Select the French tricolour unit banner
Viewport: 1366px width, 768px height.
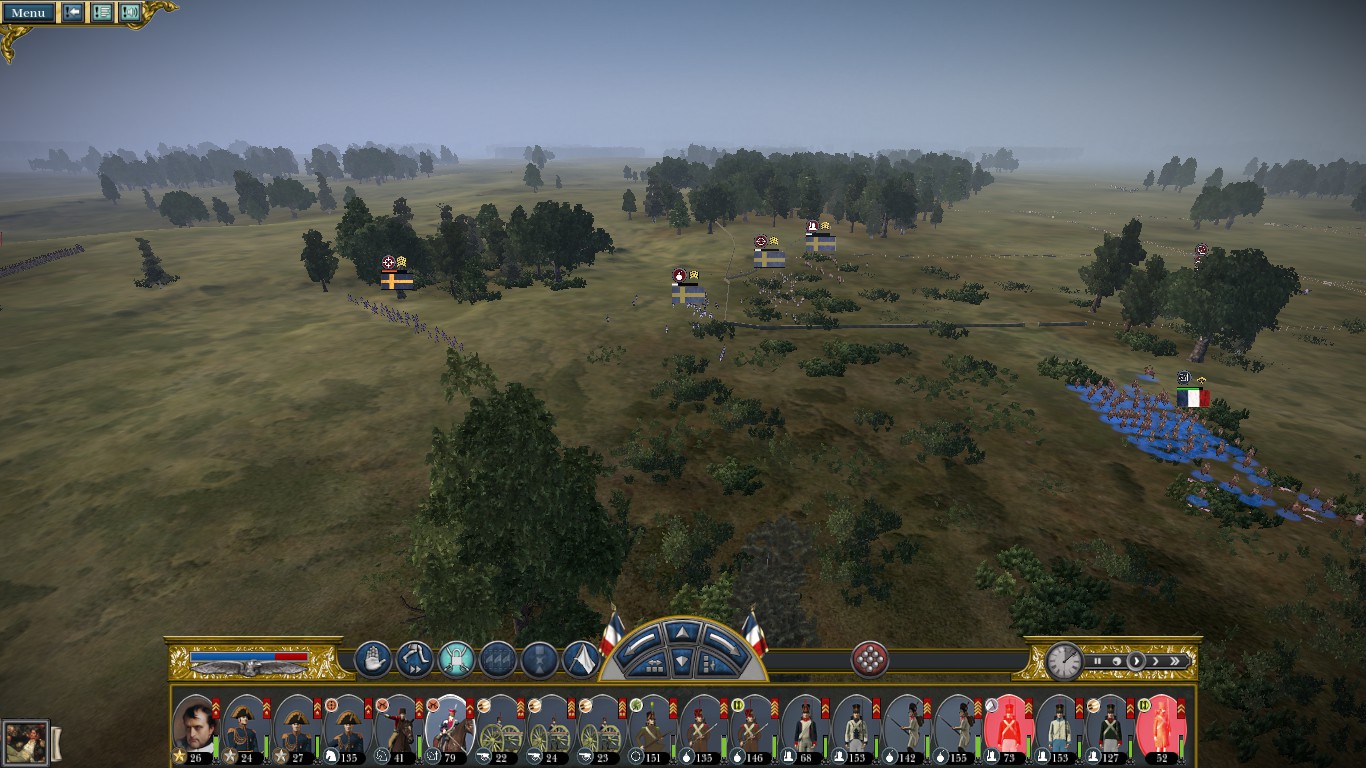[1192, 397]
